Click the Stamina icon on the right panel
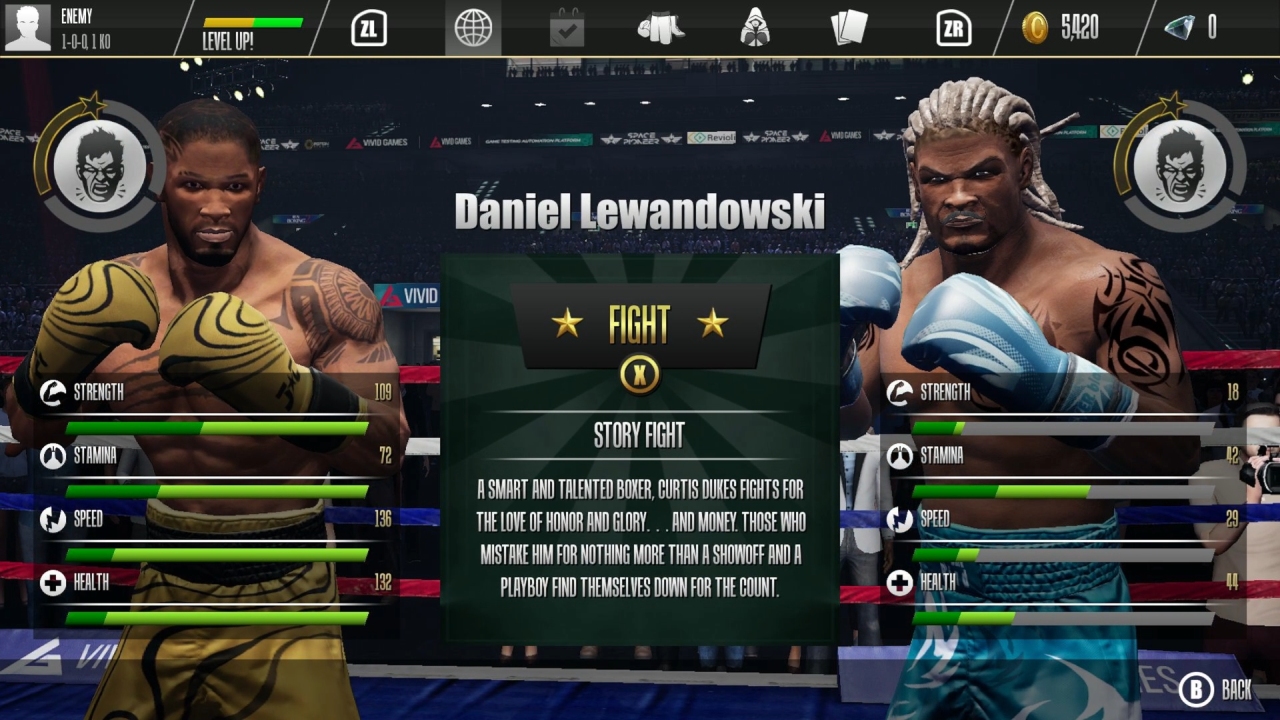Image resolution: width=1280 pixels, height=720 pixels. coord(899,456)
